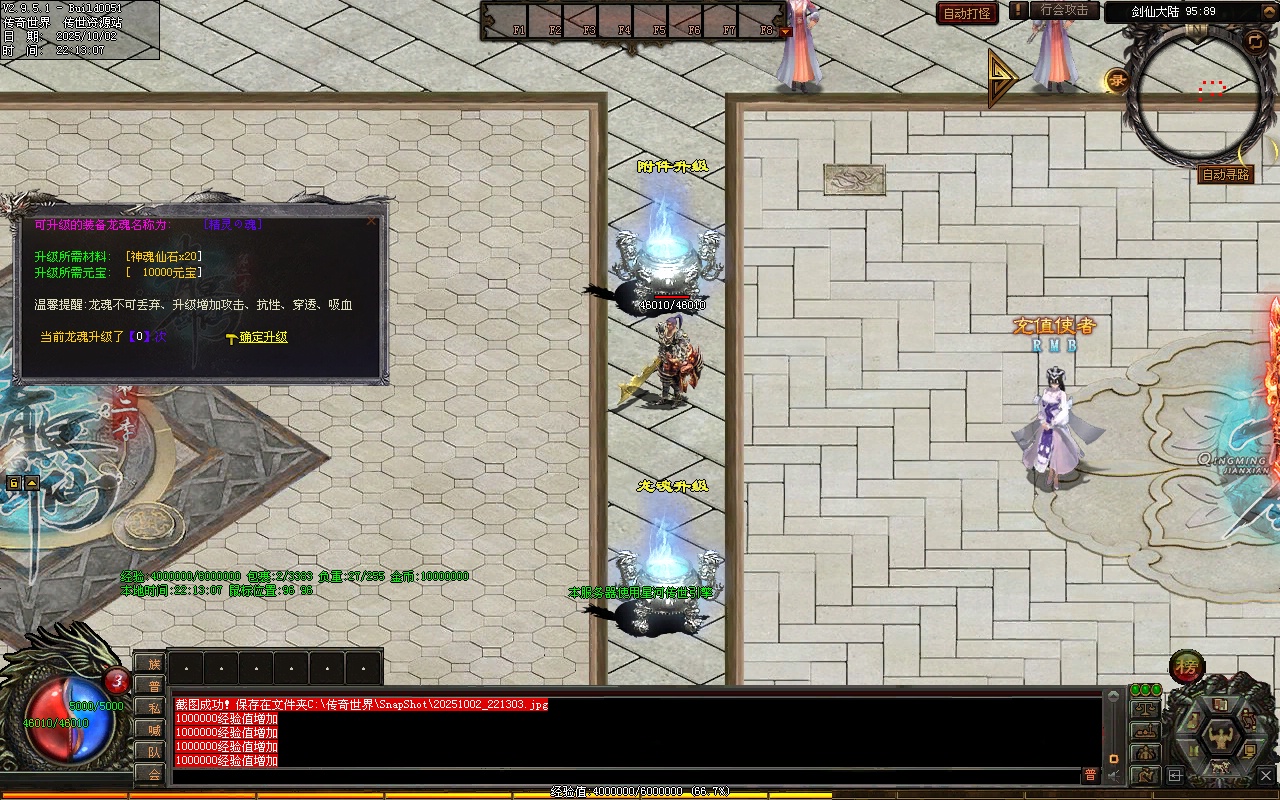Toggle auto-fight monsters (自动打怪)
Screen dimensions: 1280x800
coord(967,14)
